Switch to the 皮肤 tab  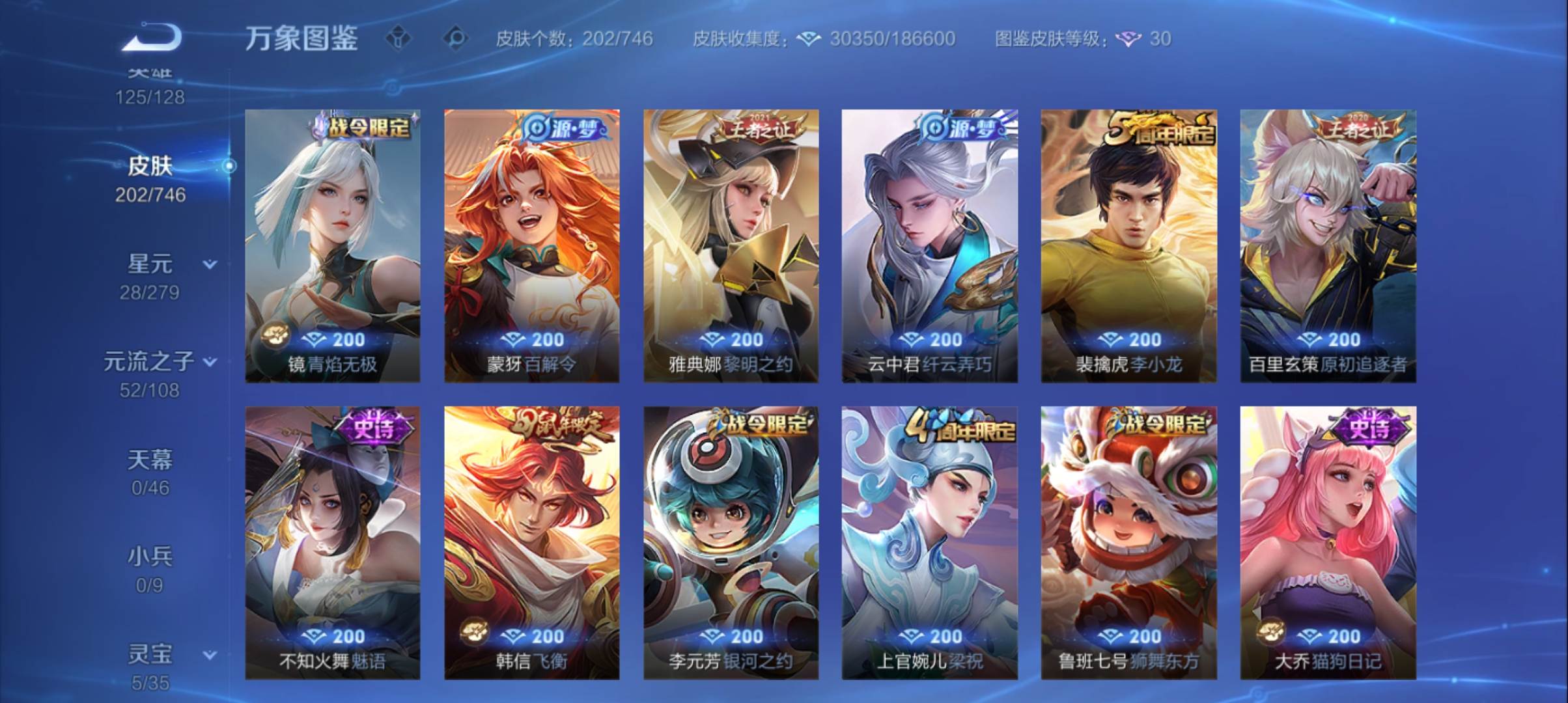click(150, 177)
